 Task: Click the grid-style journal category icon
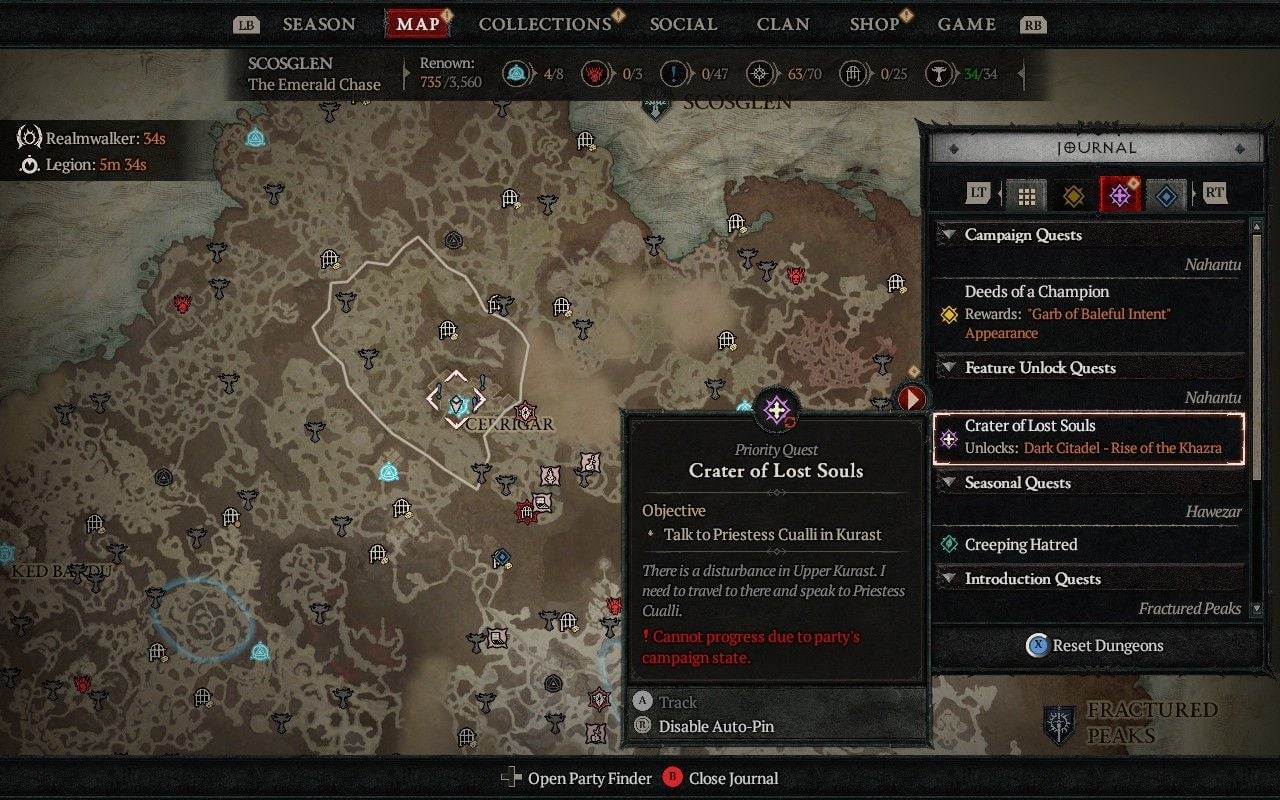(x=1025, y=195)
